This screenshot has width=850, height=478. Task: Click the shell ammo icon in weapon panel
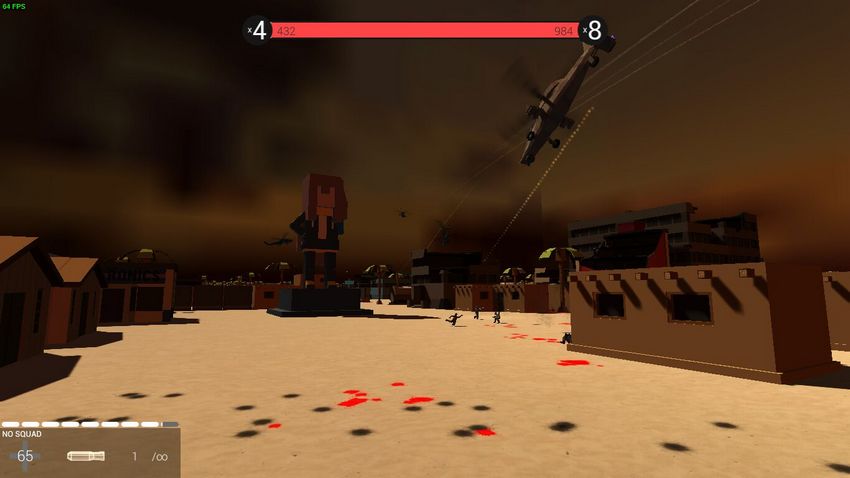86,456
